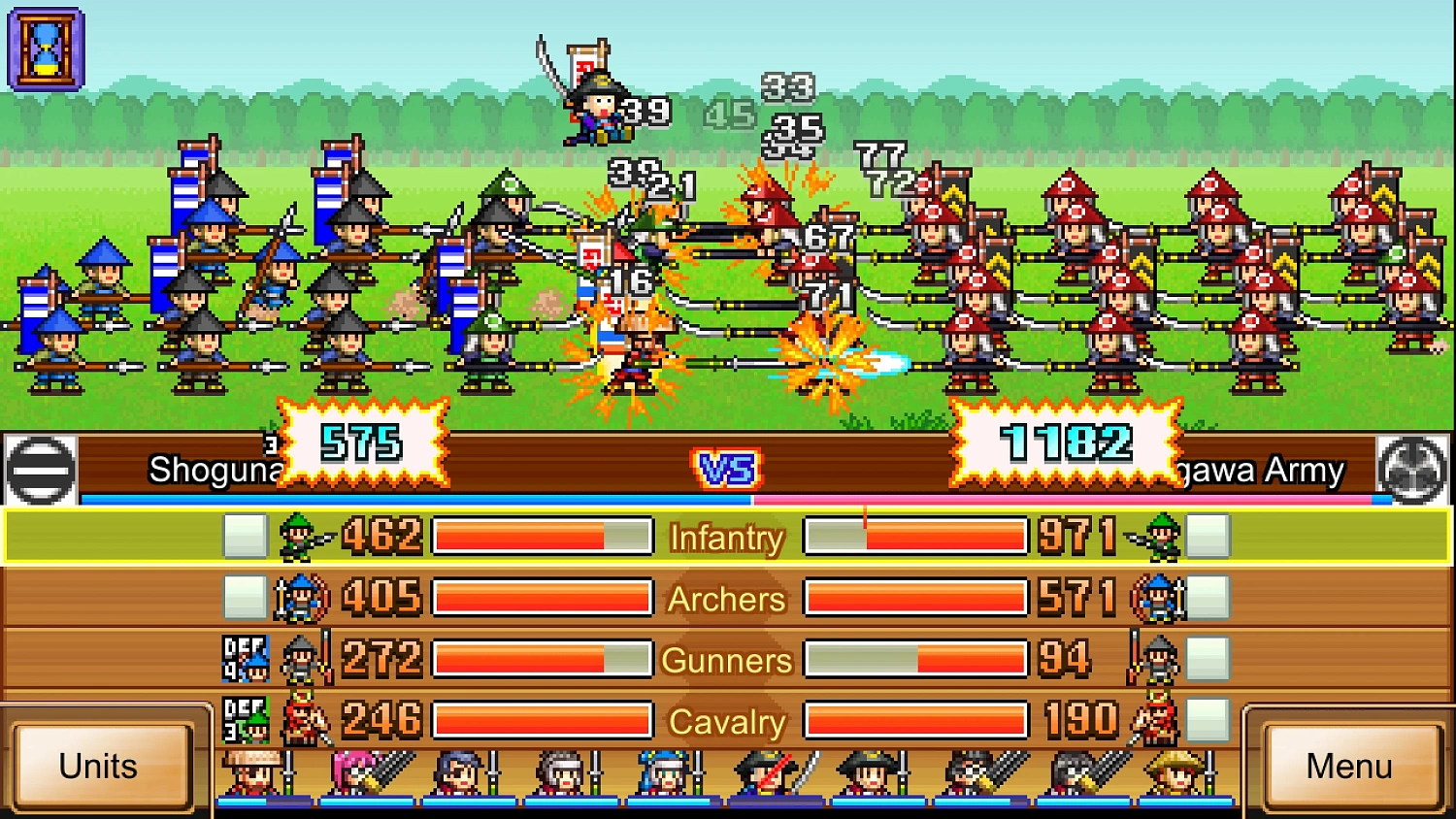Switch selection to the Archers battle row
This screenshot has height=819, width=1456.
click(726, 599)
